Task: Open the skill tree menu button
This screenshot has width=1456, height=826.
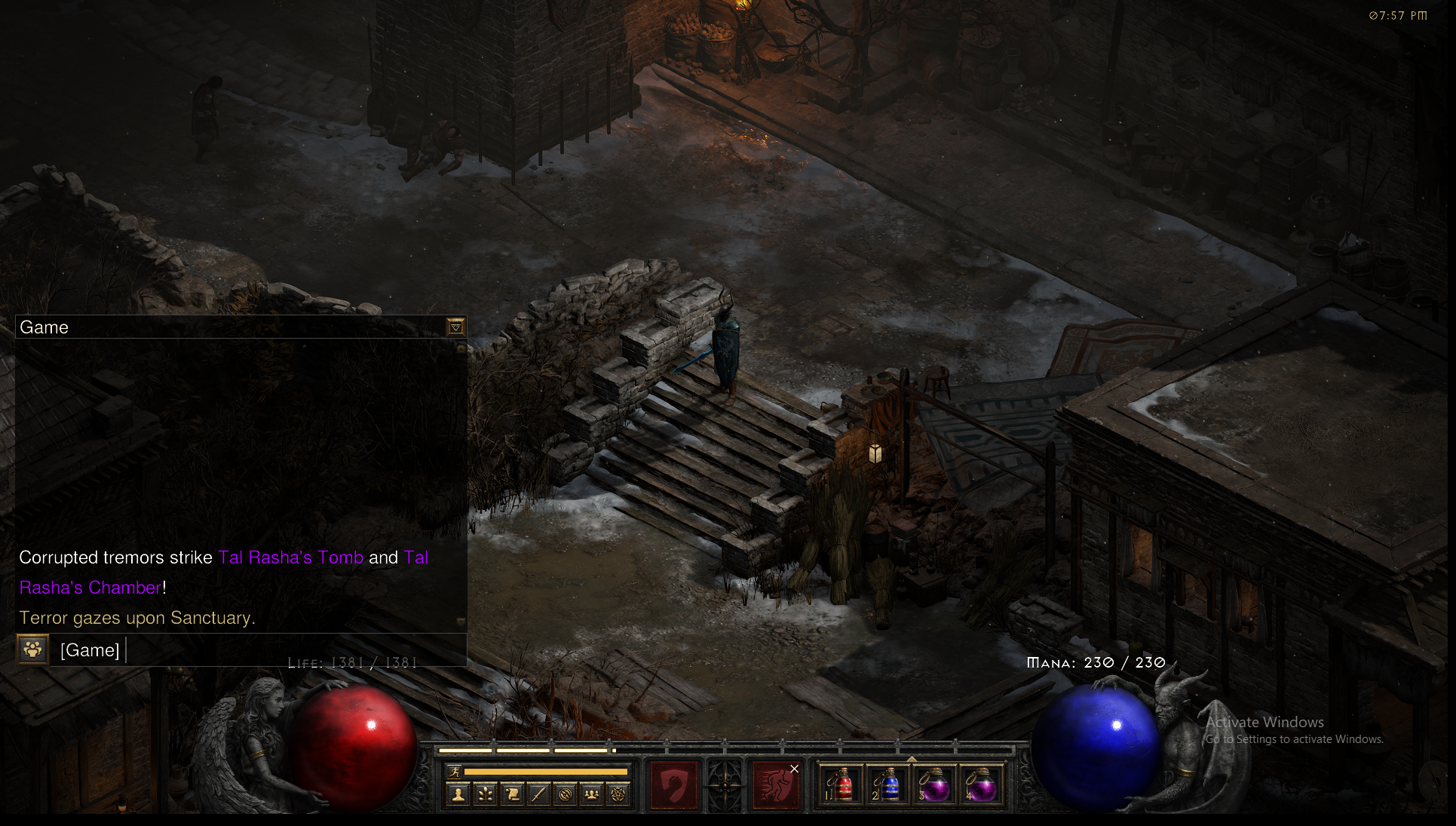Action: (486, 794)
